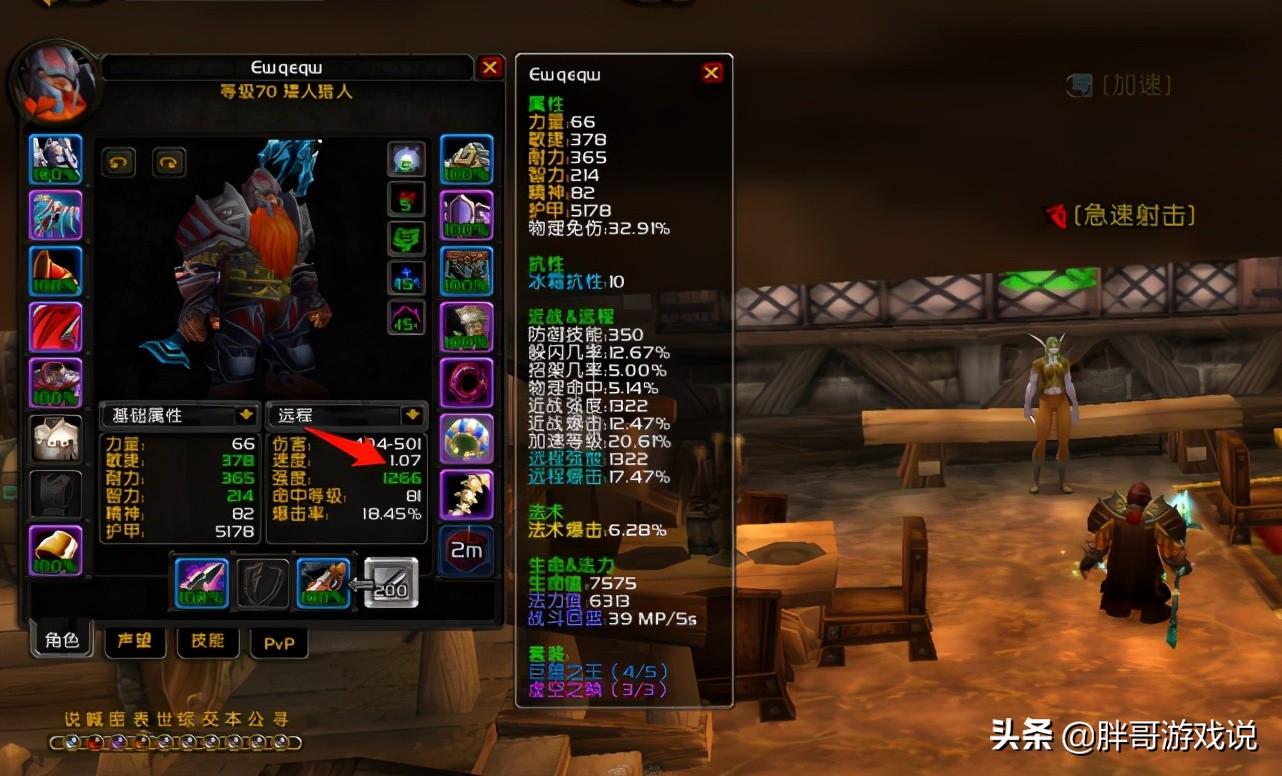
Task: Rotate the character model using left arrow
Action: 119,162
